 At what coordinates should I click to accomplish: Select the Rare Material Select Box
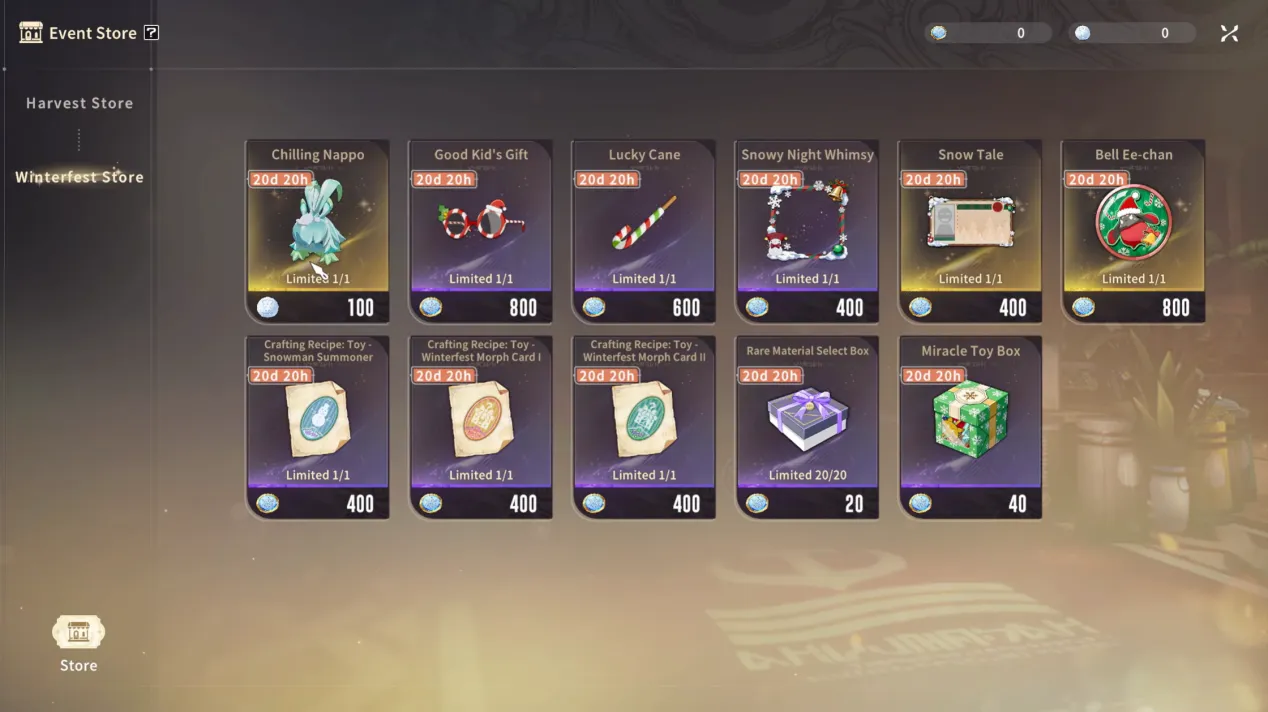click(807, 427)
